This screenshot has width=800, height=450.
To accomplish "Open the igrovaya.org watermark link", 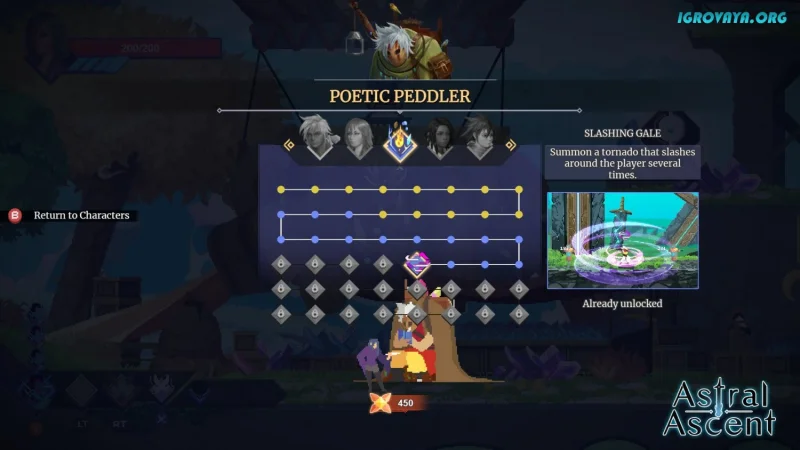I will [731, 17].
